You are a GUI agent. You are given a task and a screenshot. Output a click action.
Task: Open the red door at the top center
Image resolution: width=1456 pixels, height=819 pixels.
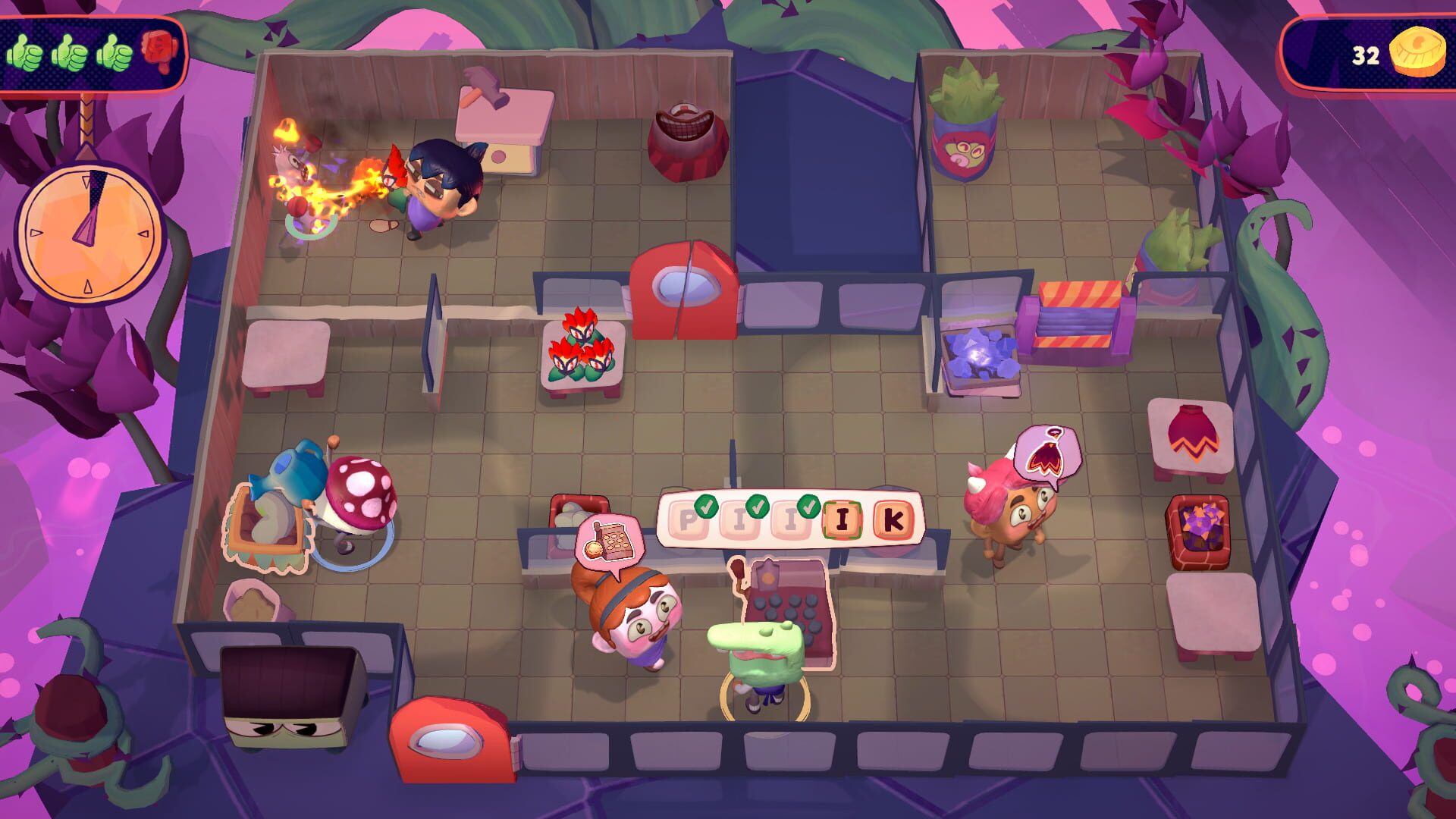(686, 288)
